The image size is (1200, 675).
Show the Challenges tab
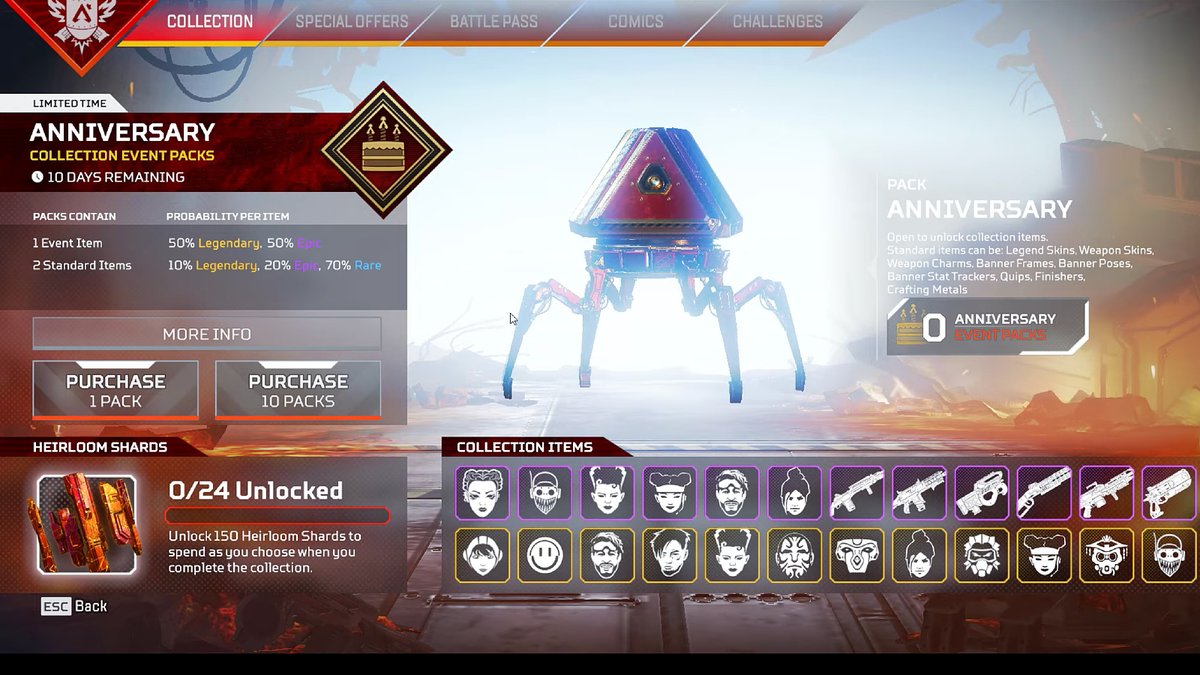point(777,21)
